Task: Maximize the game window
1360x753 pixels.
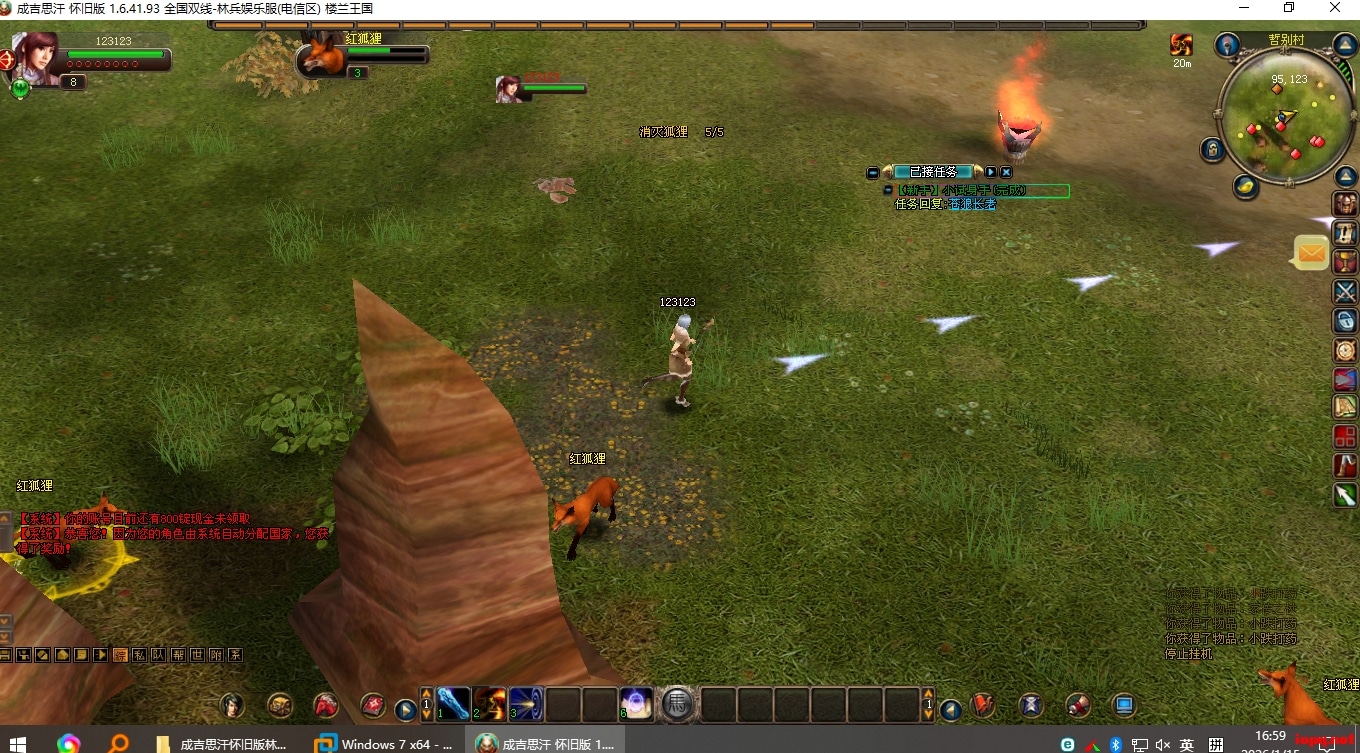Action: 1289,8
